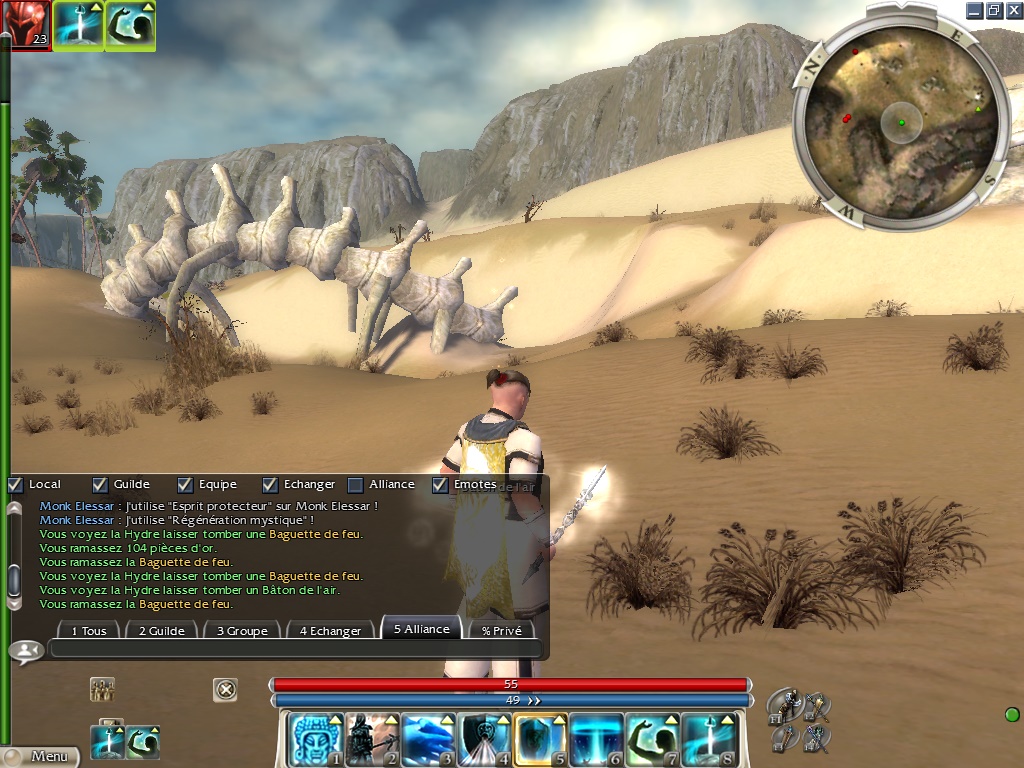Toggle the Emotes chat checkbox

click(x=440, y=485)
